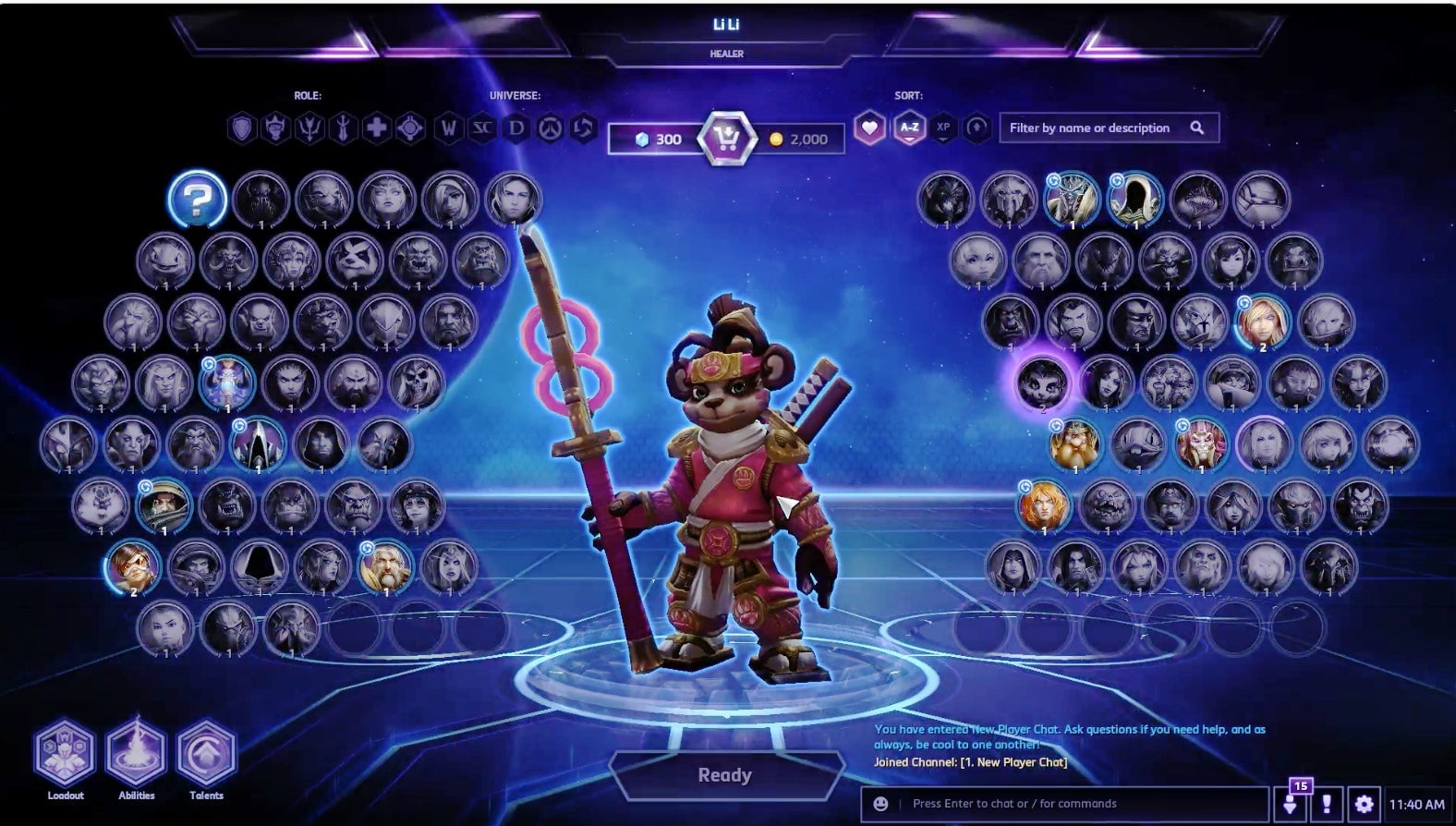Click the Ready button
The width and height of the screenshot is (1456, 826).
click(x=726, y=775)
